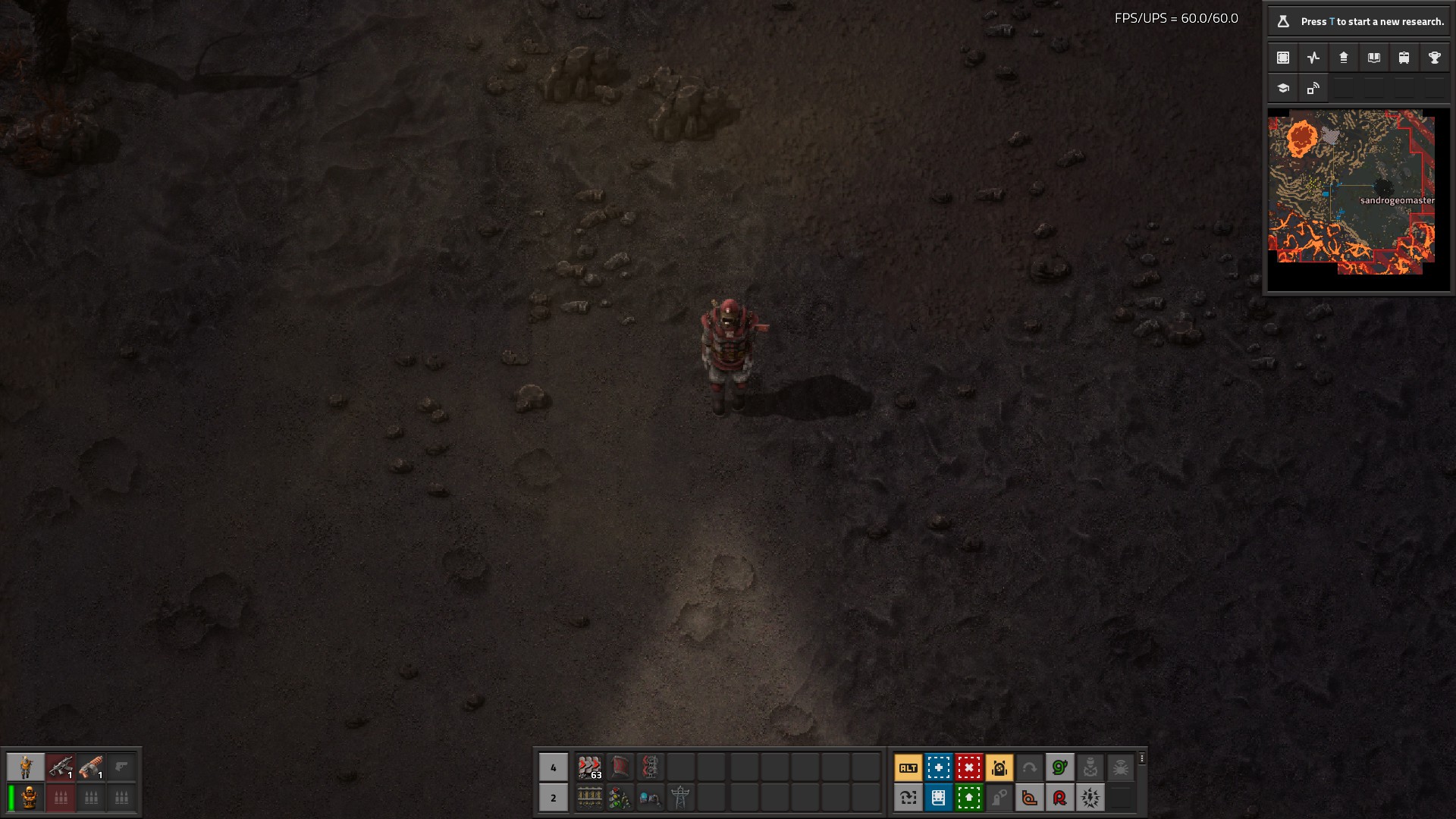
Task: Open the character button in the toolbar
Action: click(26, 767)
